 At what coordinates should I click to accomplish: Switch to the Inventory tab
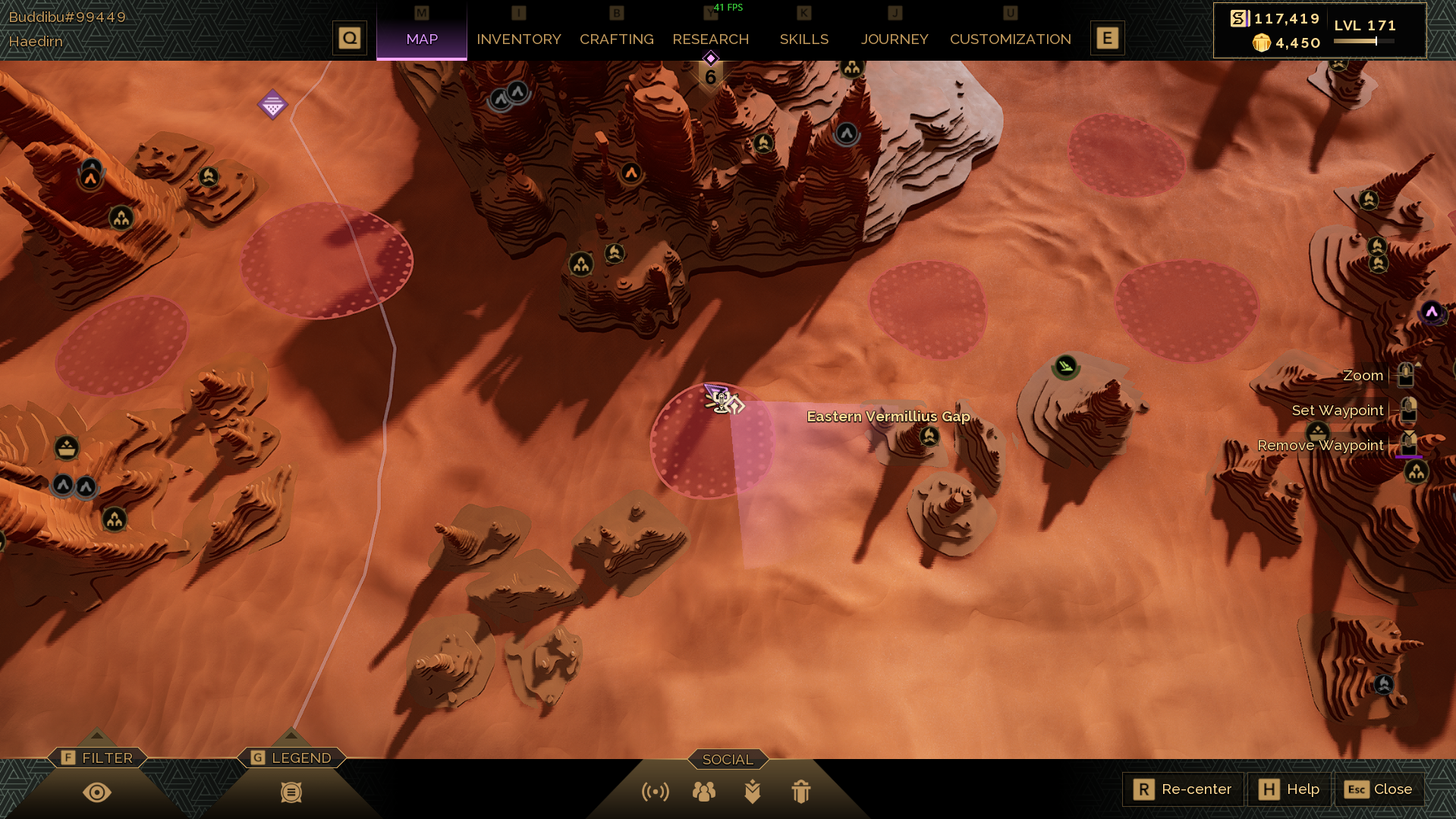[x=518, y=39]
